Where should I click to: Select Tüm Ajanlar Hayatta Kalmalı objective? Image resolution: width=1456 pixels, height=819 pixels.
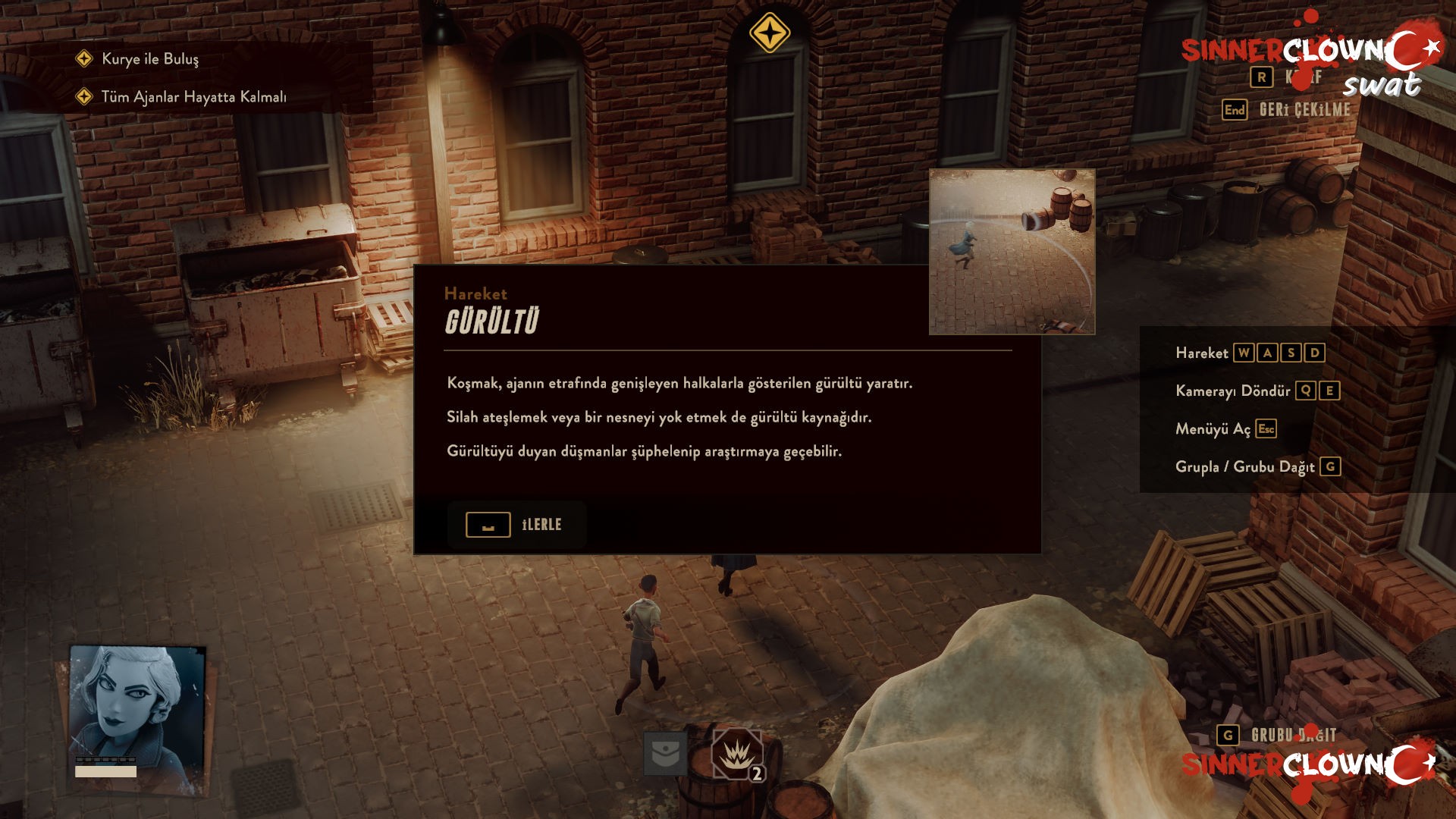coord(193,97)
